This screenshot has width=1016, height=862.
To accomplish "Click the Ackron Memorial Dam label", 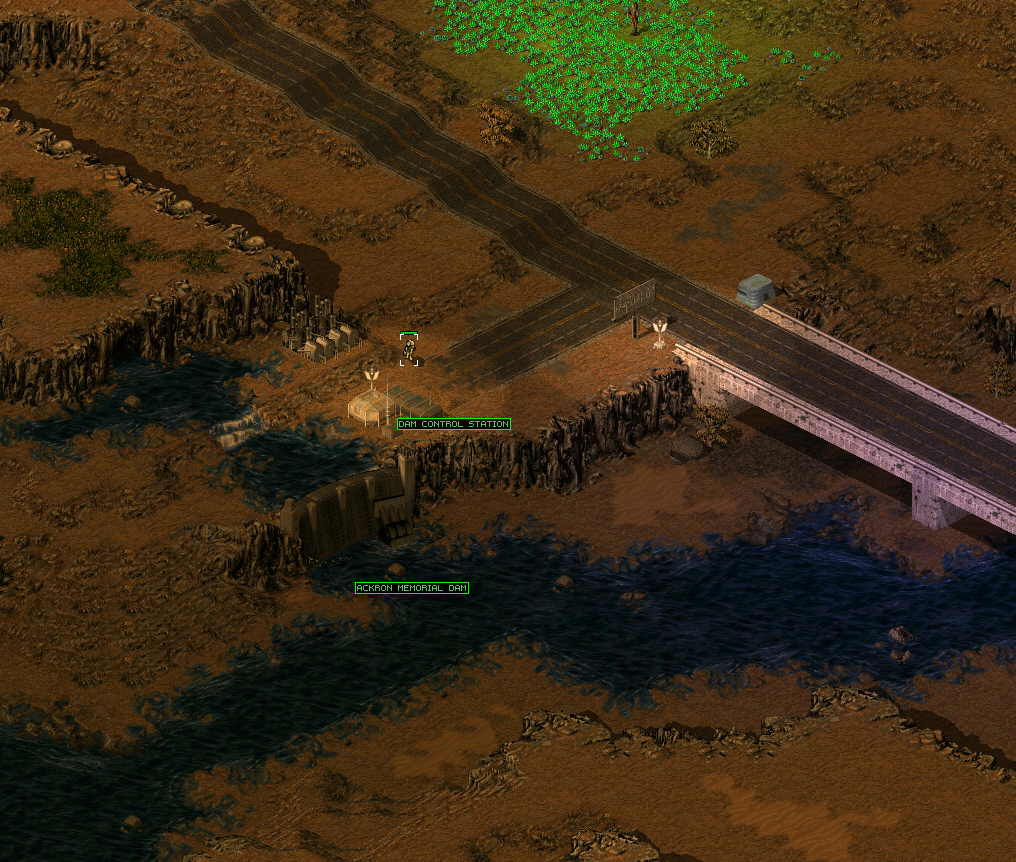I will (x=412, y=588).
